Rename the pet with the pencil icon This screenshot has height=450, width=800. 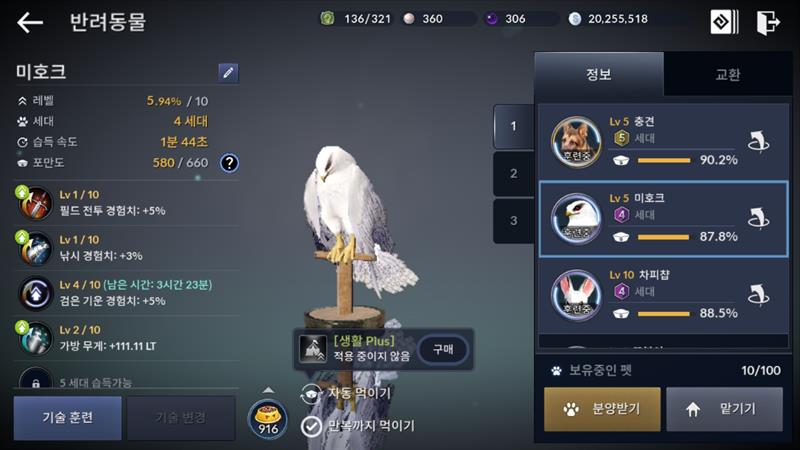(228, 72)
